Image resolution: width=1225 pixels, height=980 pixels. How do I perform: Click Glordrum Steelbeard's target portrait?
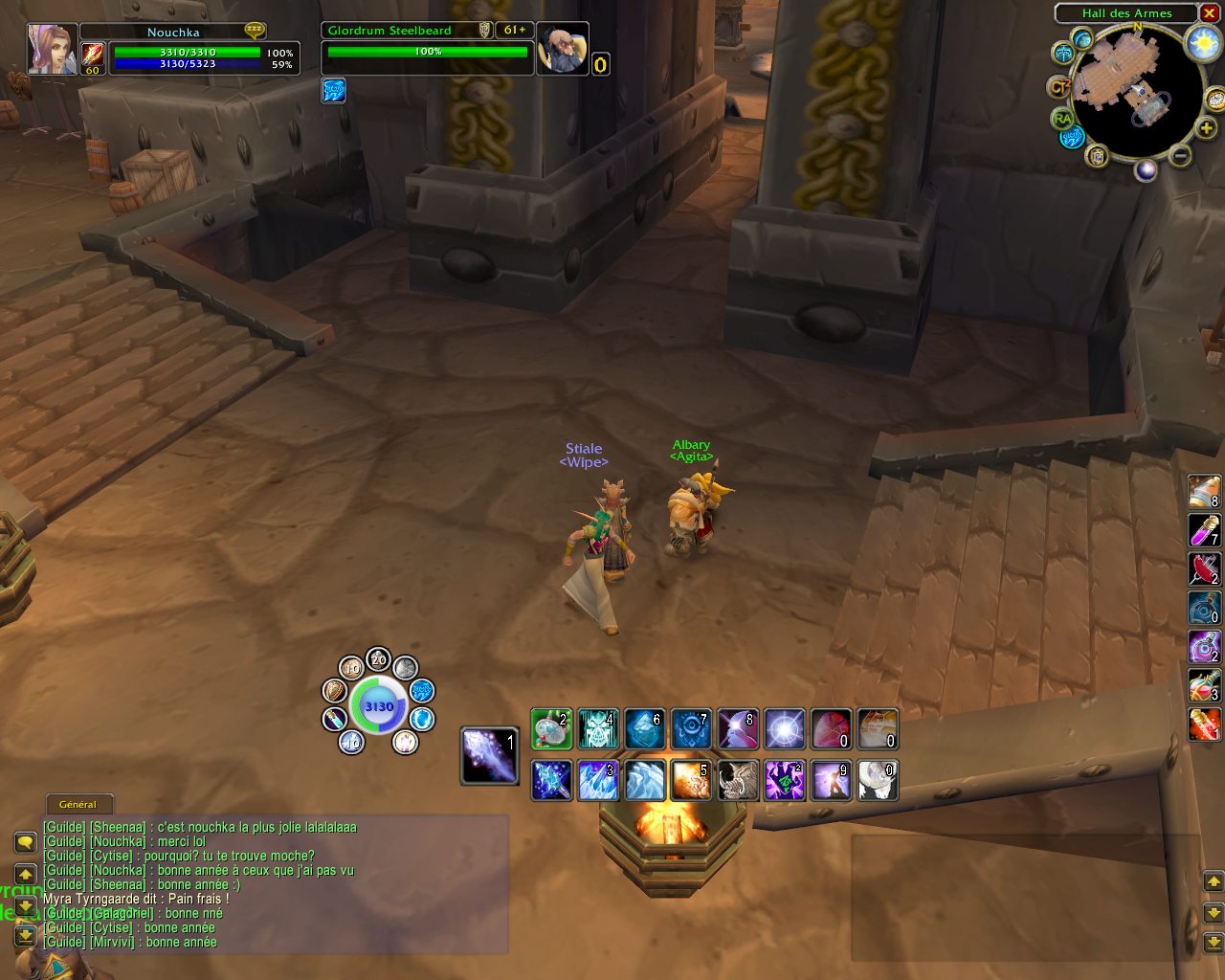pos(562,49)
